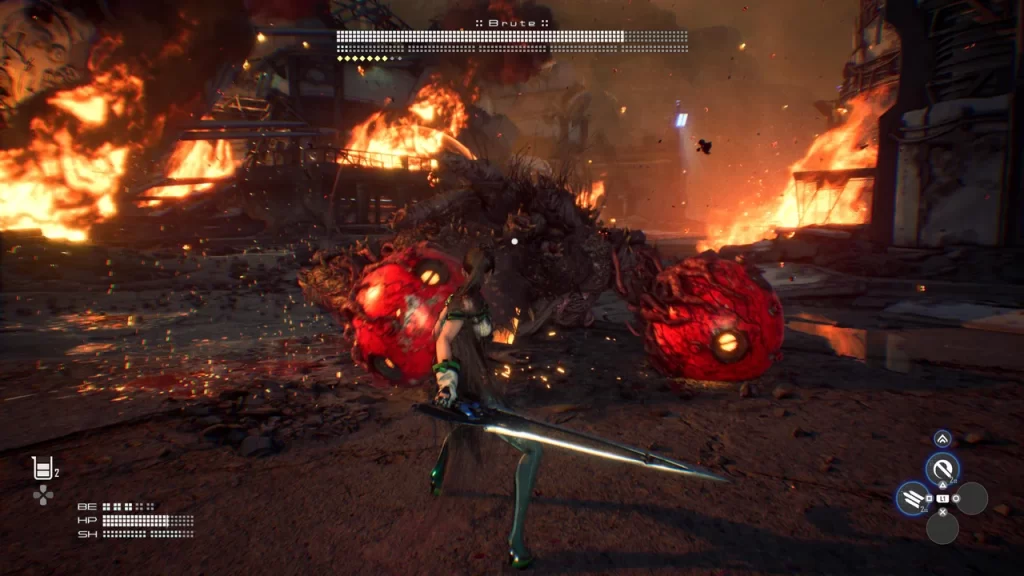Activate the single-blade Beta skill icon
The height and width of the screenshot is (576, 1024).
pos(941,468)
